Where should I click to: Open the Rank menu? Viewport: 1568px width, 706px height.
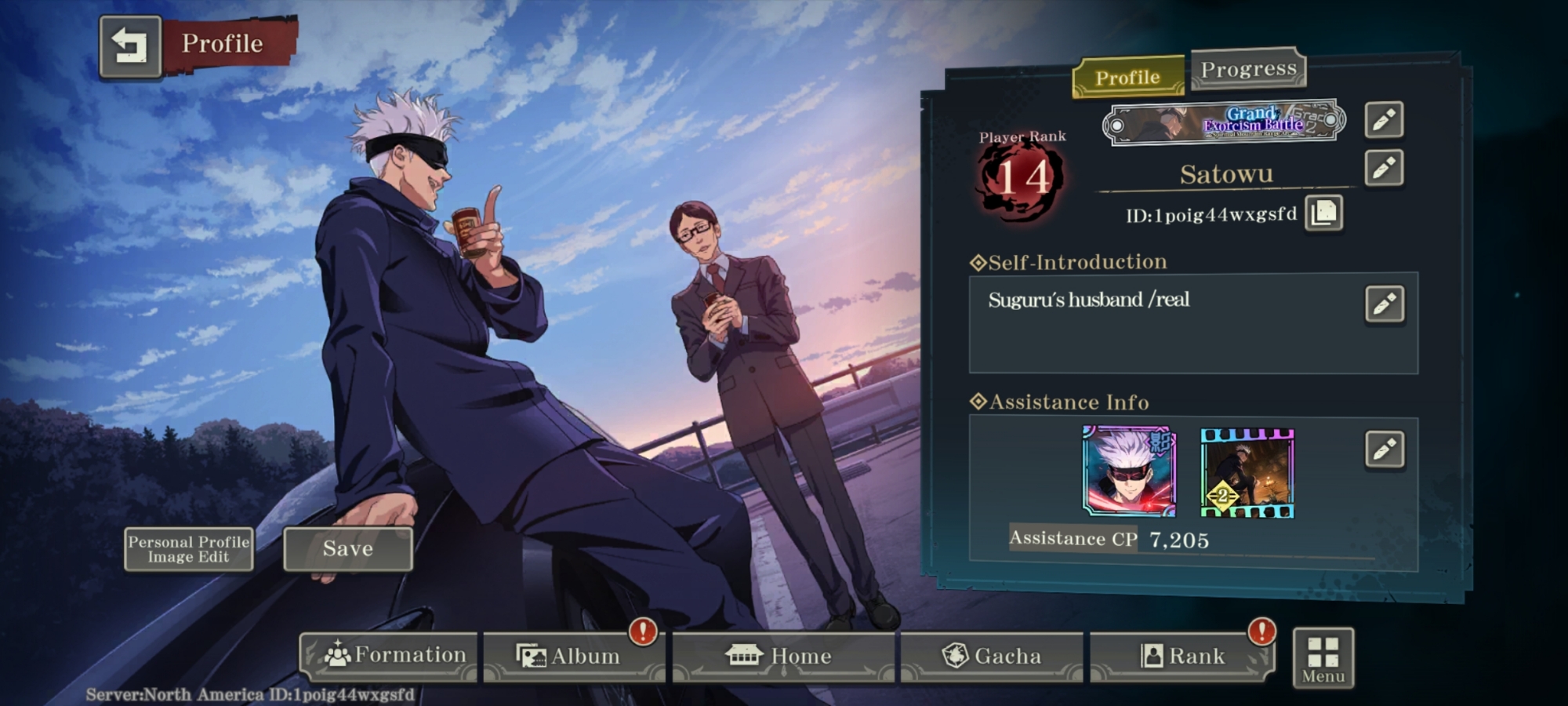[1181, 656]
